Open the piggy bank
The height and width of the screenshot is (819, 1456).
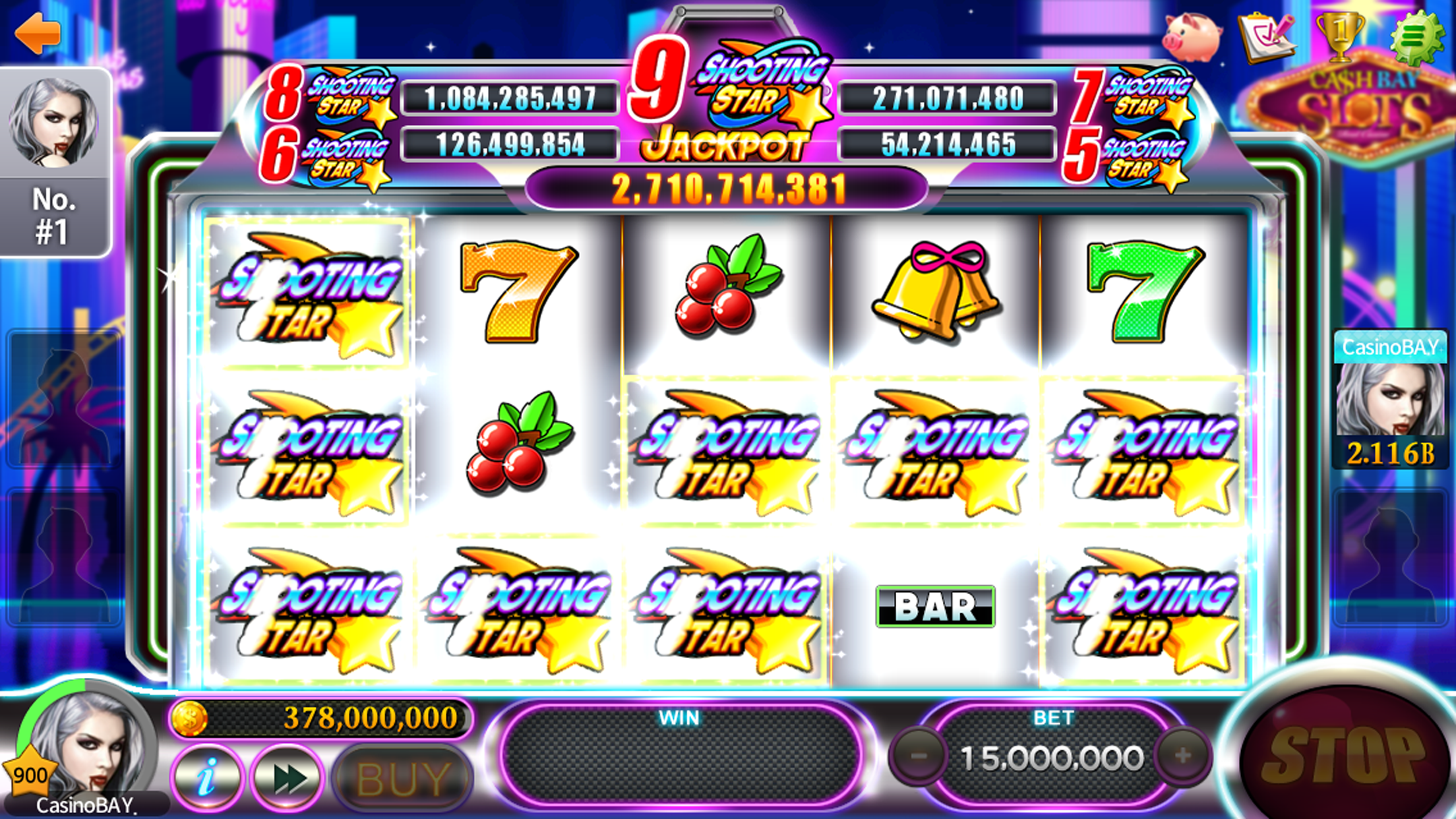(1191, 38)
